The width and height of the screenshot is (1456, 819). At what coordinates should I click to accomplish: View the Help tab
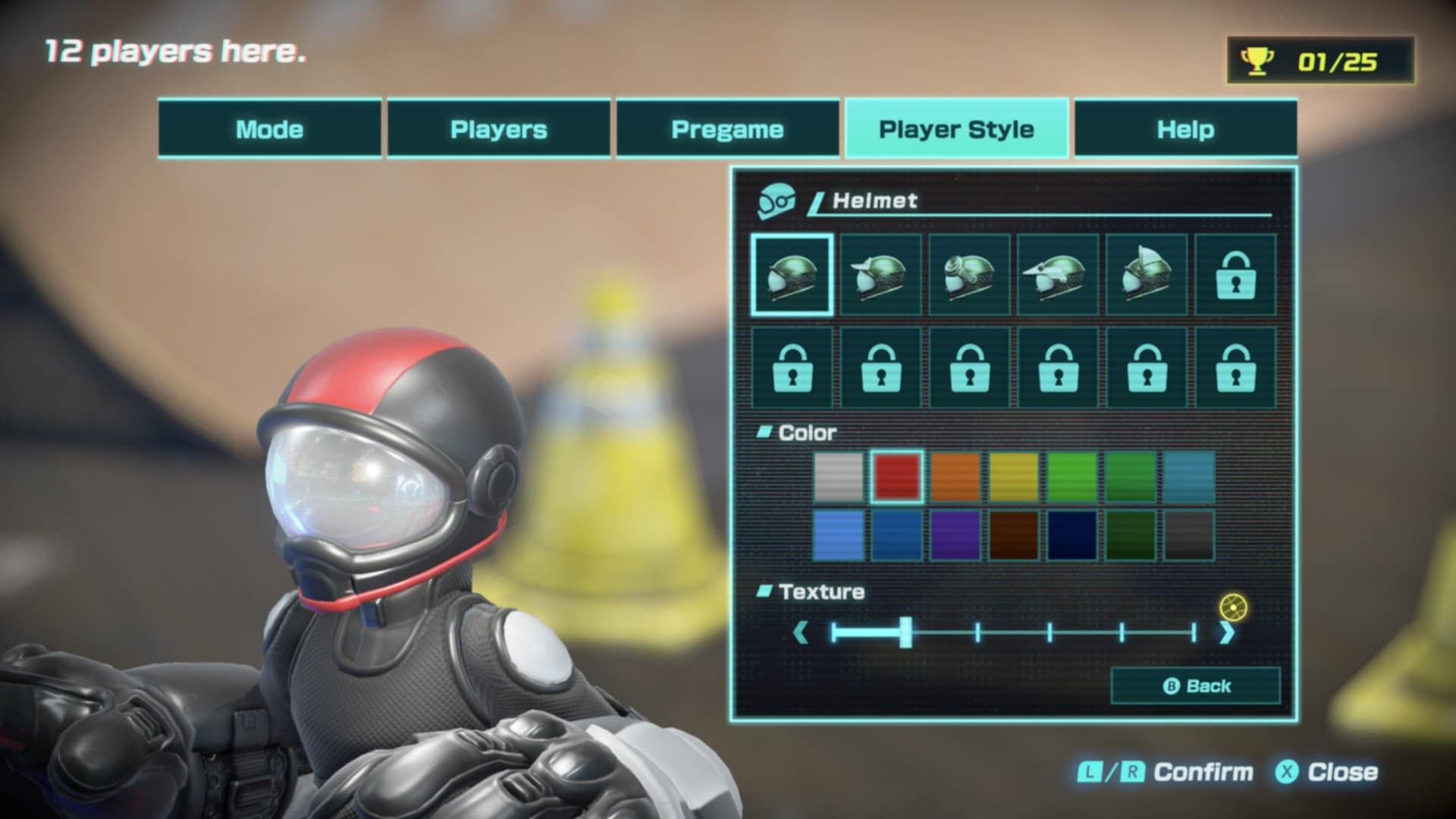coord(1185,129)
